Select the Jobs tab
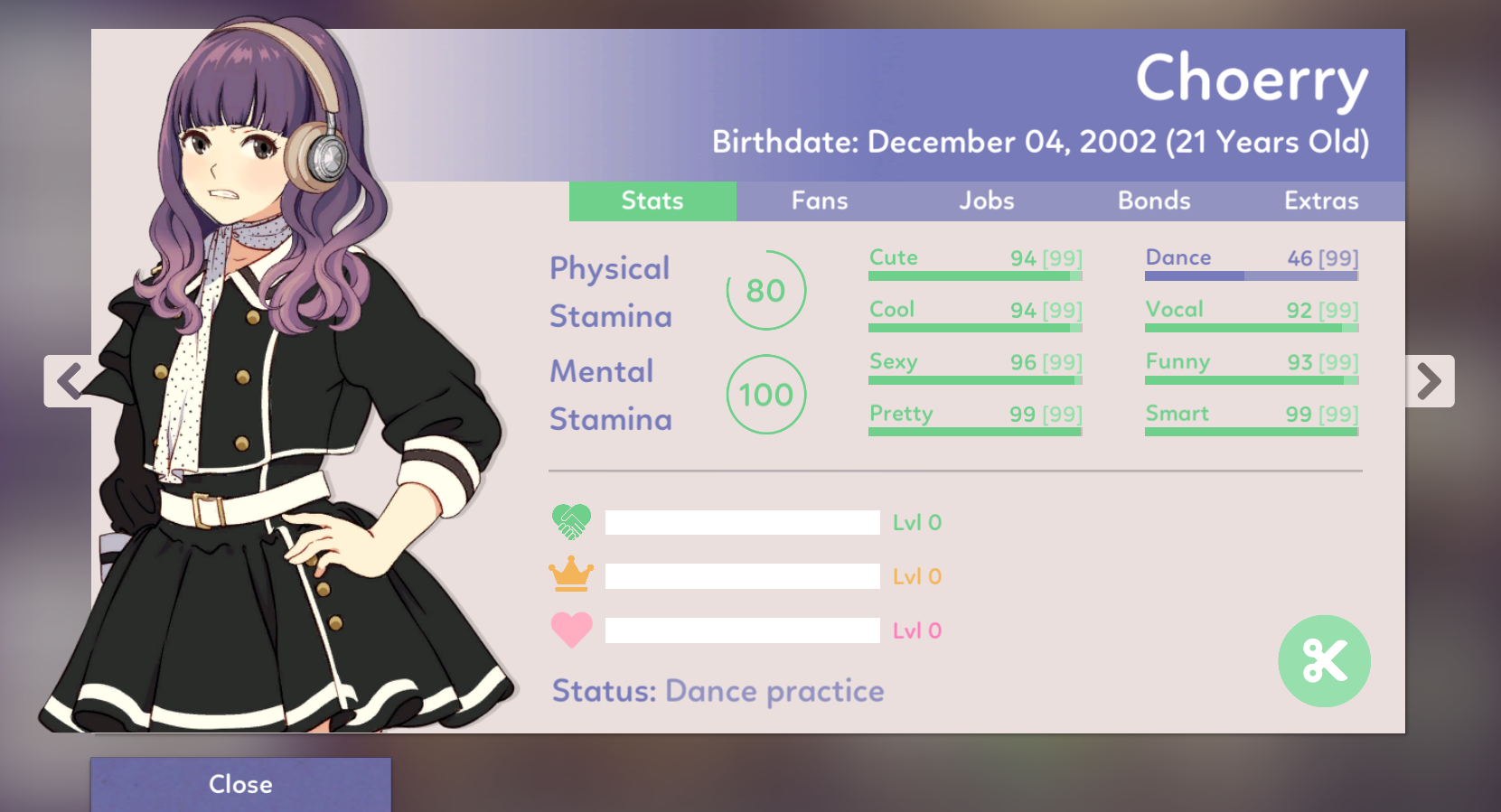 tap(986, 201)
